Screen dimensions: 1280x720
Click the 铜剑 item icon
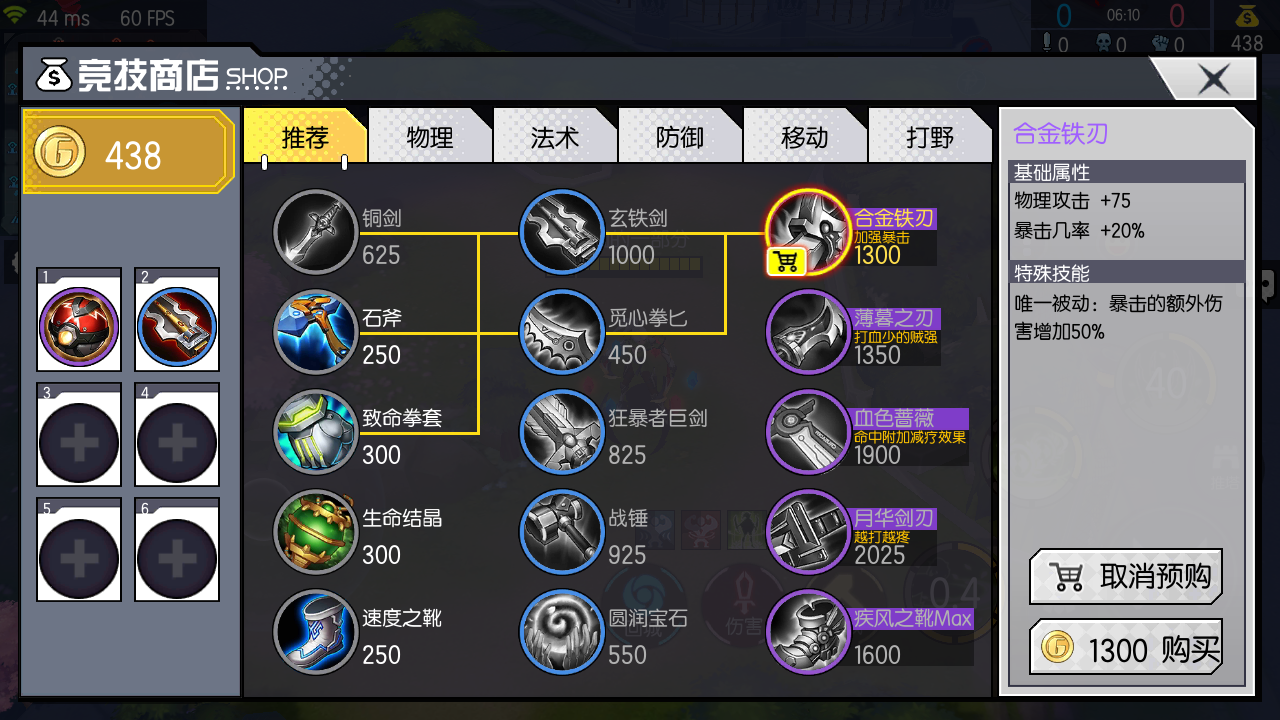[316, 232]
